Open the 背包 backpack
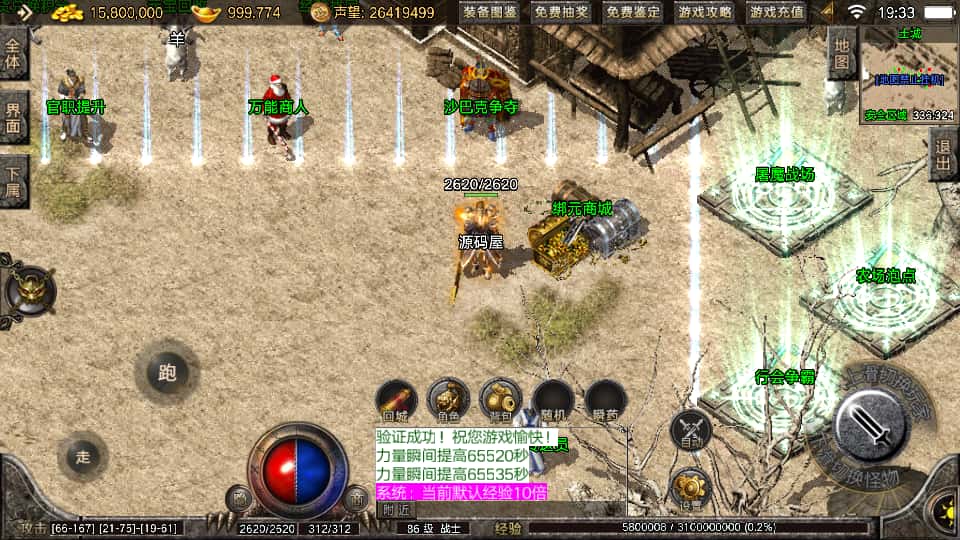This screenshot has width=960, height=540. [500, 400]
